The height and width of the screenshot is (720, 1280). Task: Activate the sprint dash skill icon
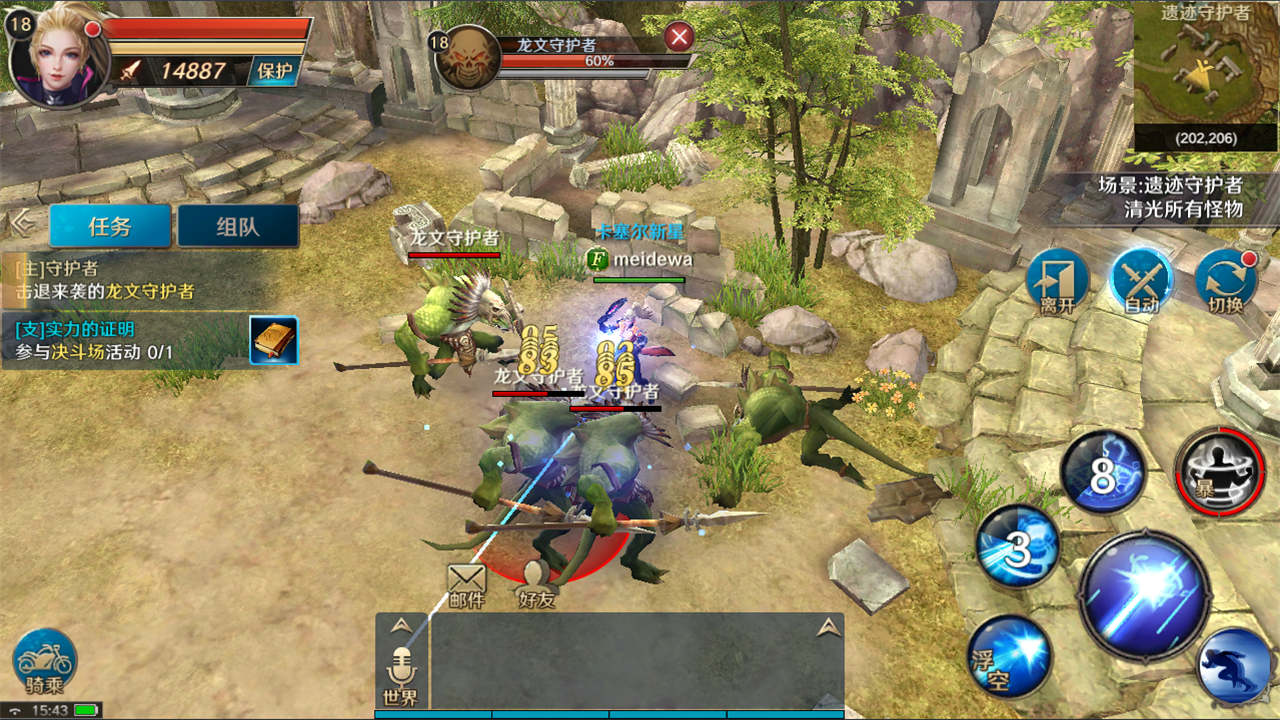click(1234, 665)
